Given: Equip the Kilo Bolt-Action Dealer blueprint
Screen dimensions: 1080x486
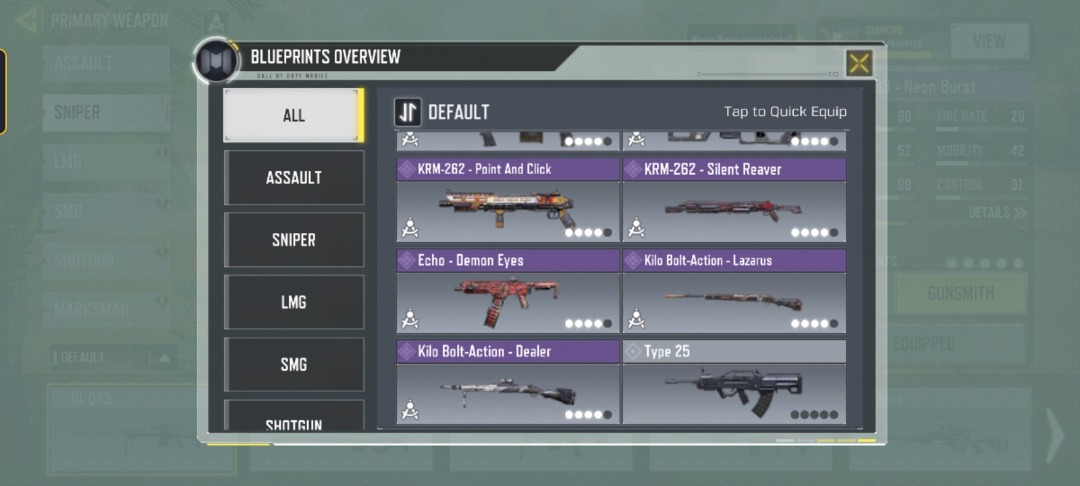Looking at the screenshot, I should click(508, 382).
